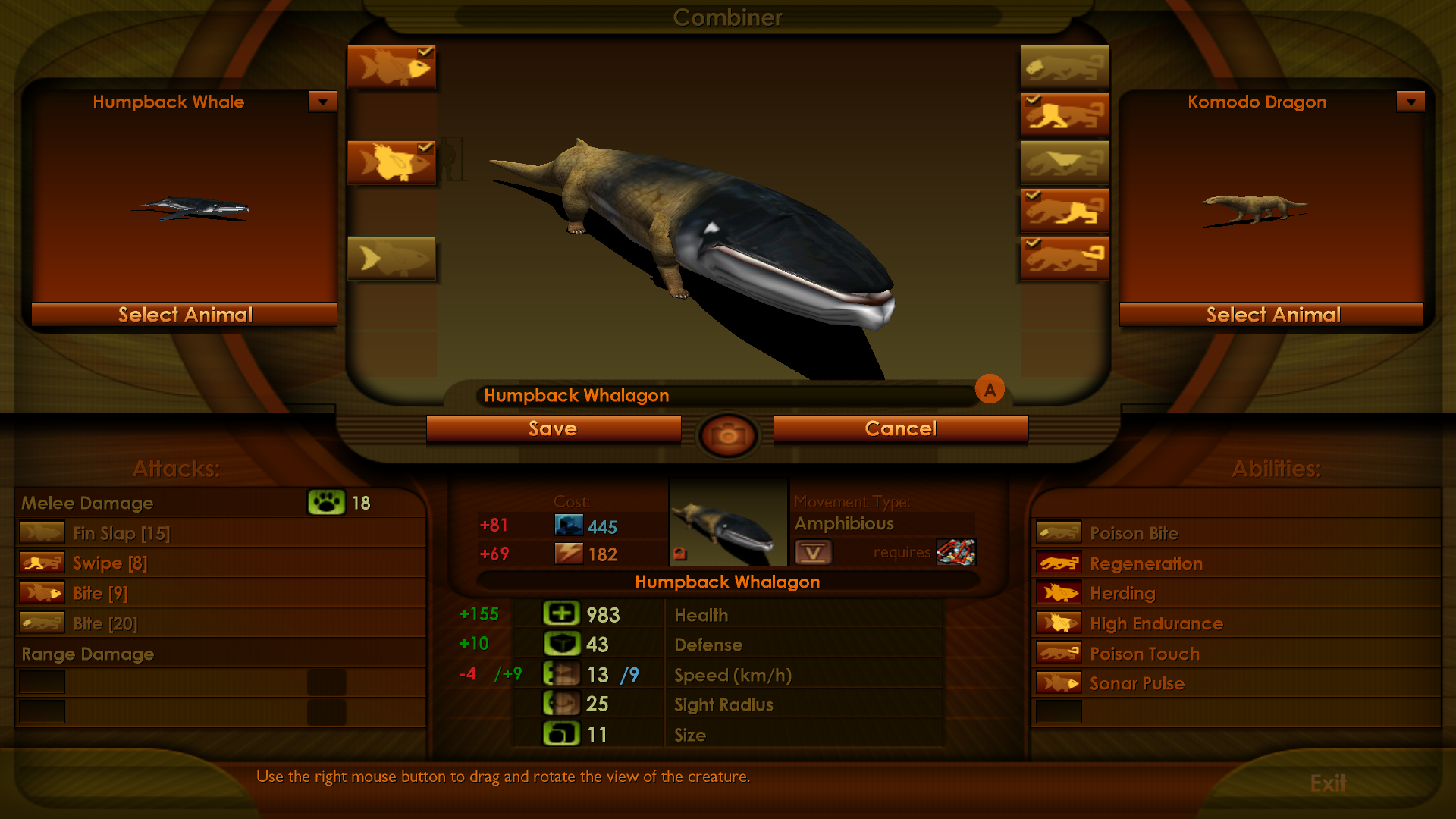This screenshot has width=1456, height=819.
Task: Click the Amphibious movement type icon
Action: pos(814,552)
